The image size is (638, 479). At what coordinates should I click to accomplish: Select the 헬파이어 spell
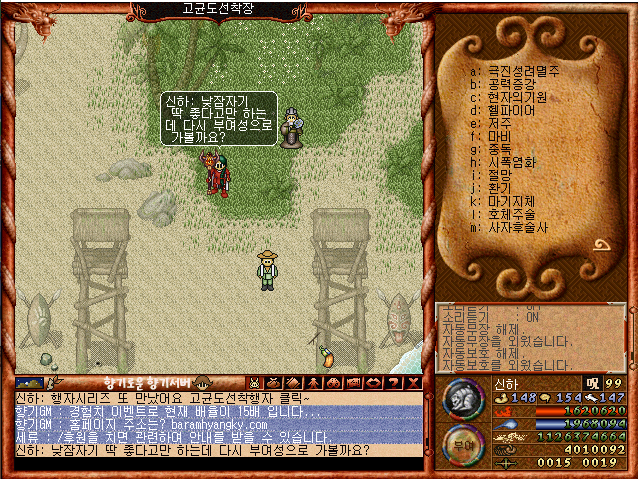(510, 111)
